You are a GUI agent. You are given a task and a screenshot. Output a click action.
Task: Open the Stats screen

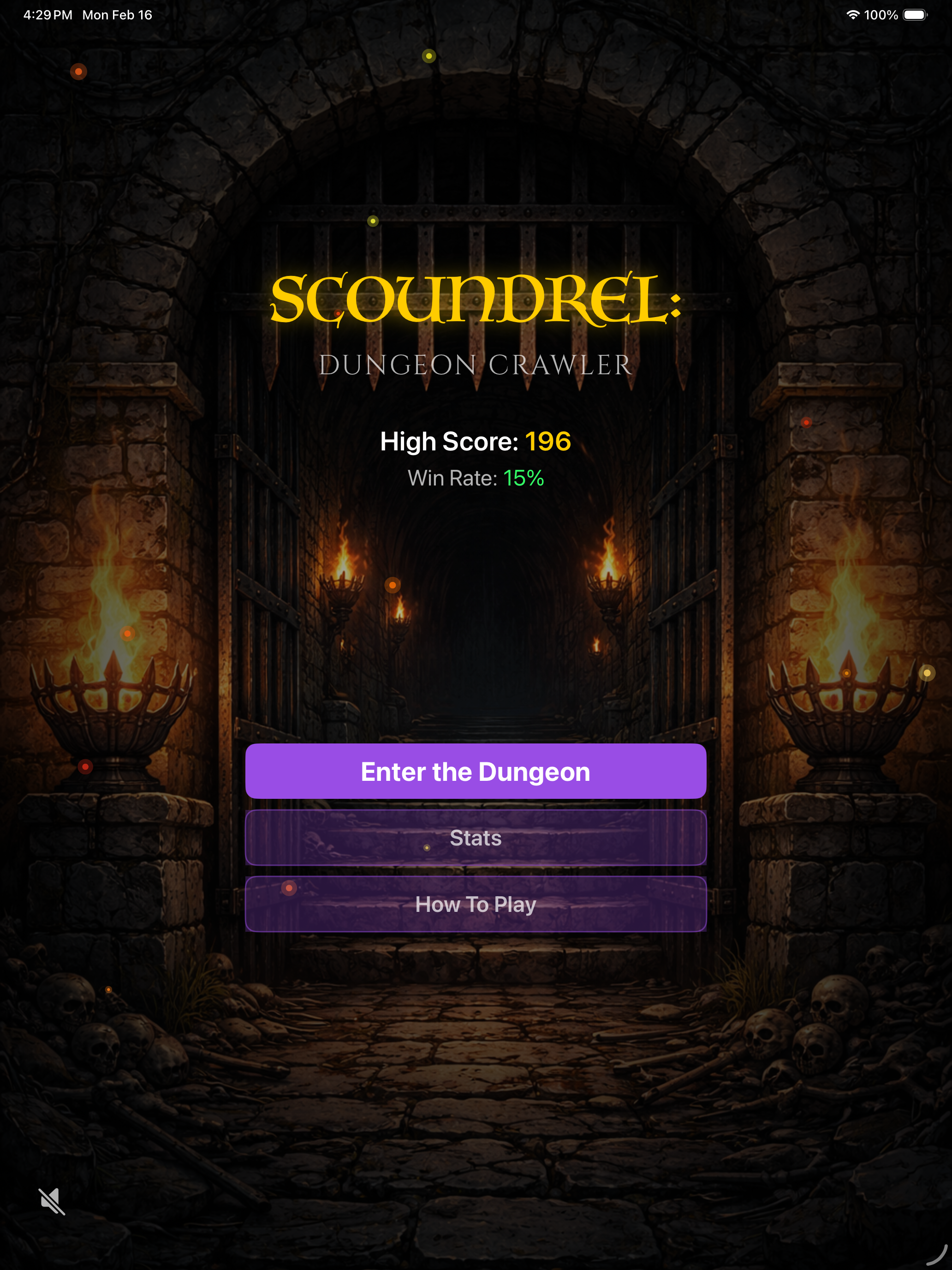click(475, 838)
